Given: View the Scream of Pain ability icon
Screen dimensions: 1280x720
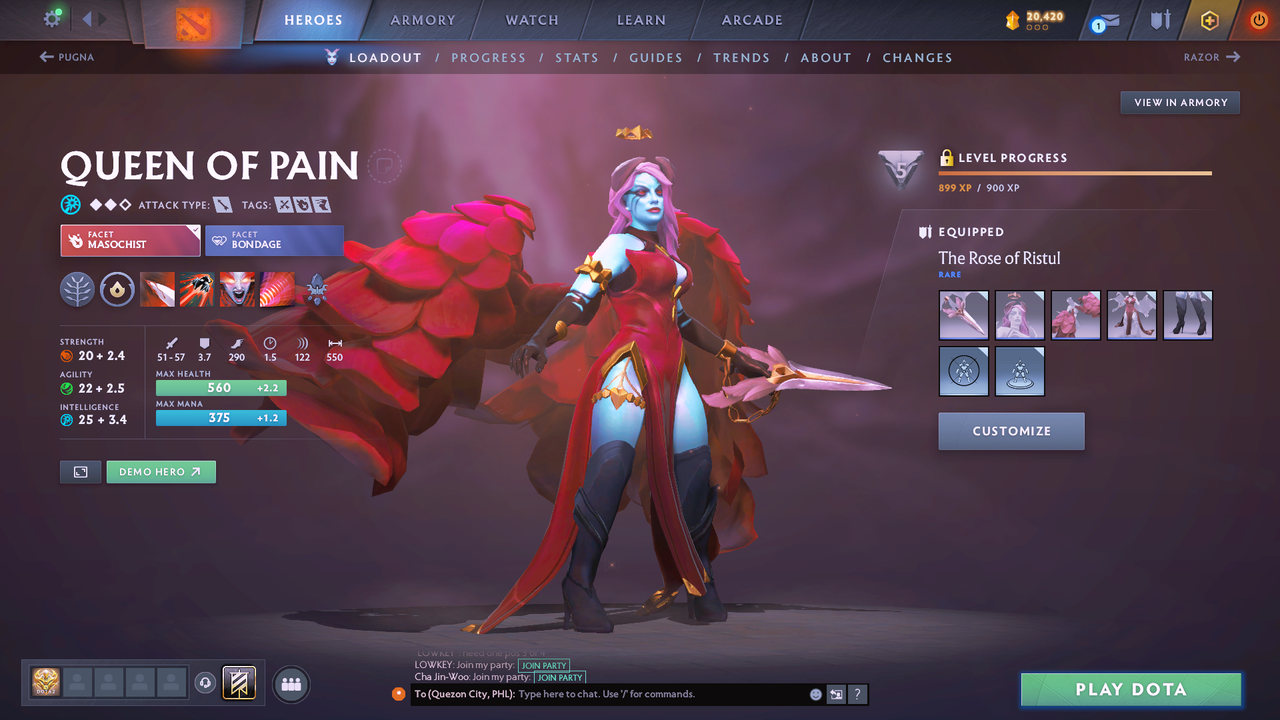Looking at the screenshot, I should click(237, 290).
